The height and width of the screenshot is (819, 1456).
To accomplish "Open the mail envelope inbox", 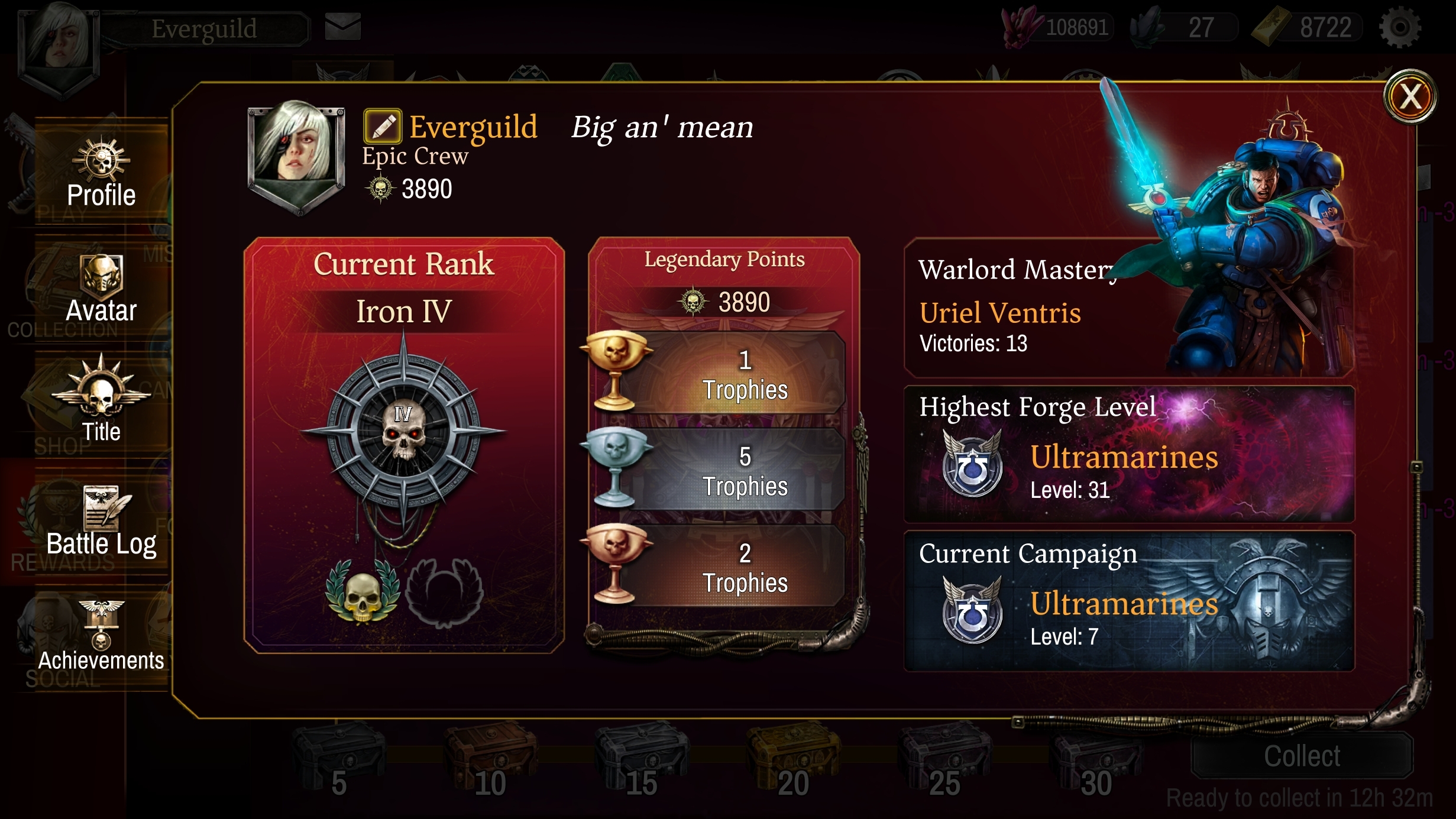I will point(342,27).
